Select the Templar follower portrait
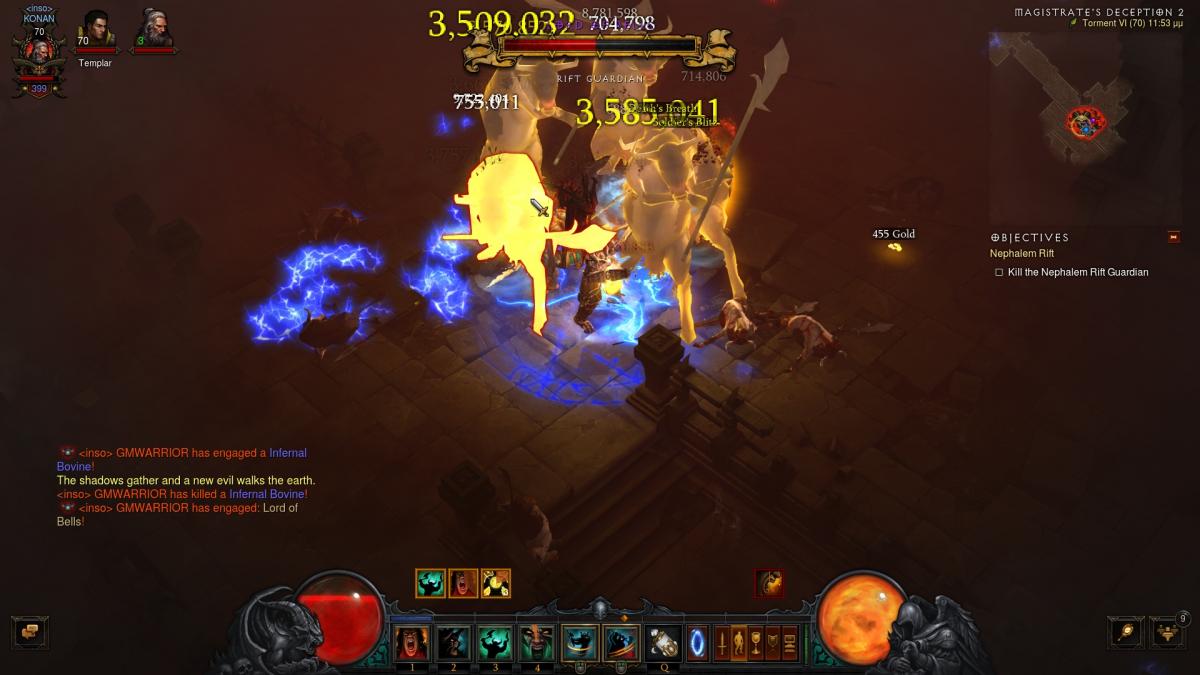1200x675 pixels. point(96,29)
